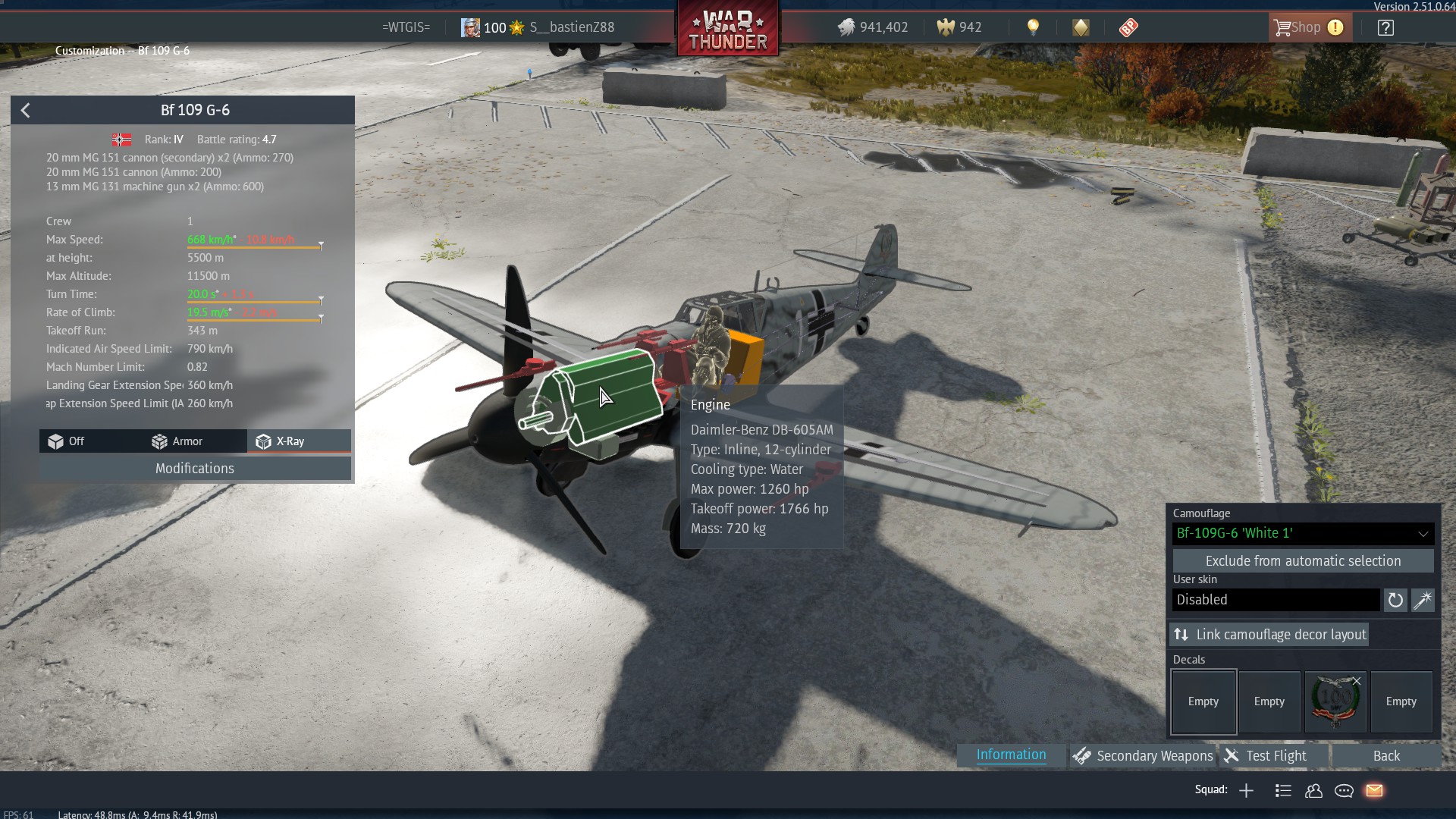Click the user skin magic wand icon

(x=1423, y=601)
